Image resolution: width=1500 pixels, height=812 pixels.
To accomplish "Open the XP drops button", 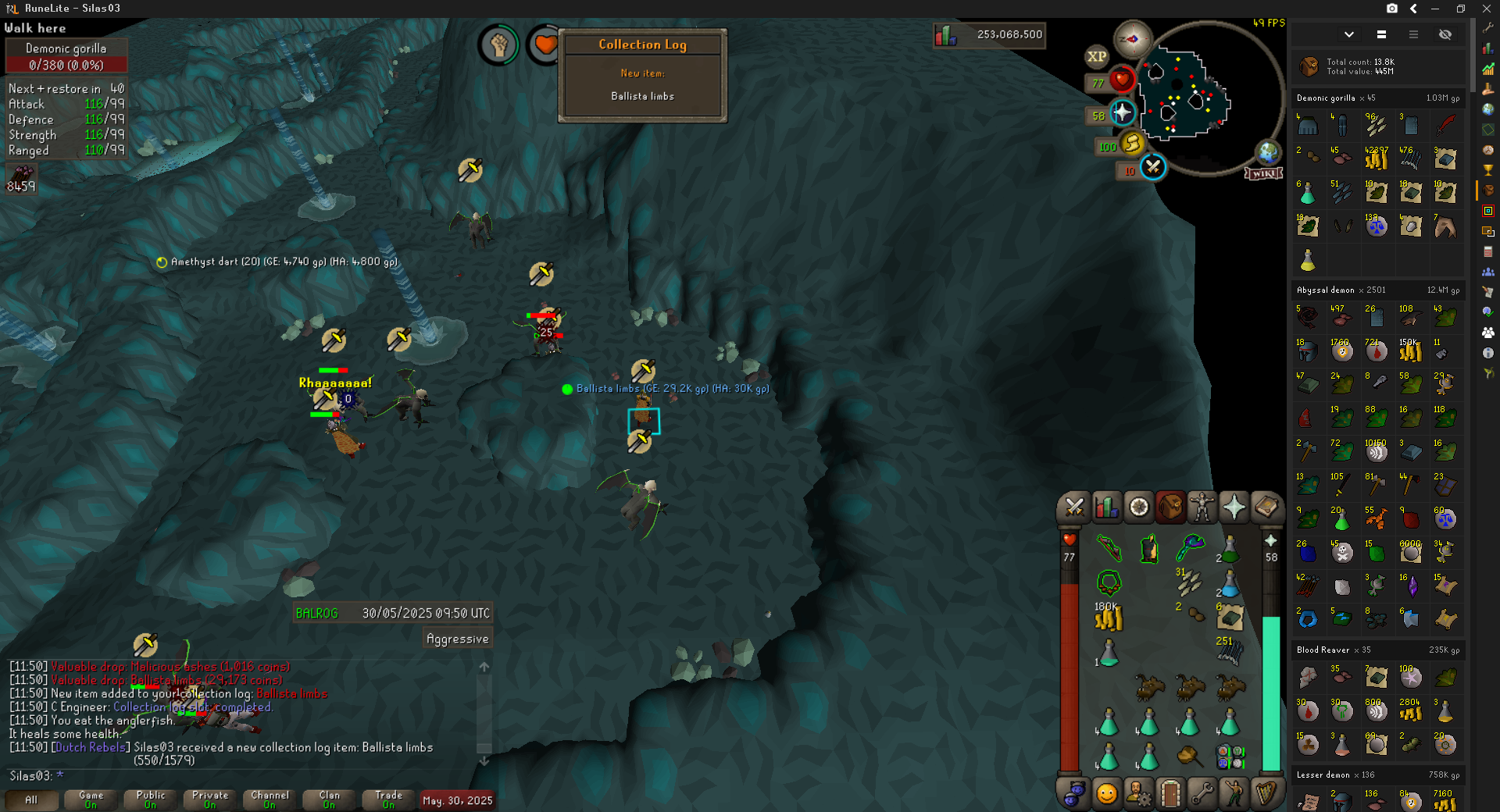I will pos(1097,56).
